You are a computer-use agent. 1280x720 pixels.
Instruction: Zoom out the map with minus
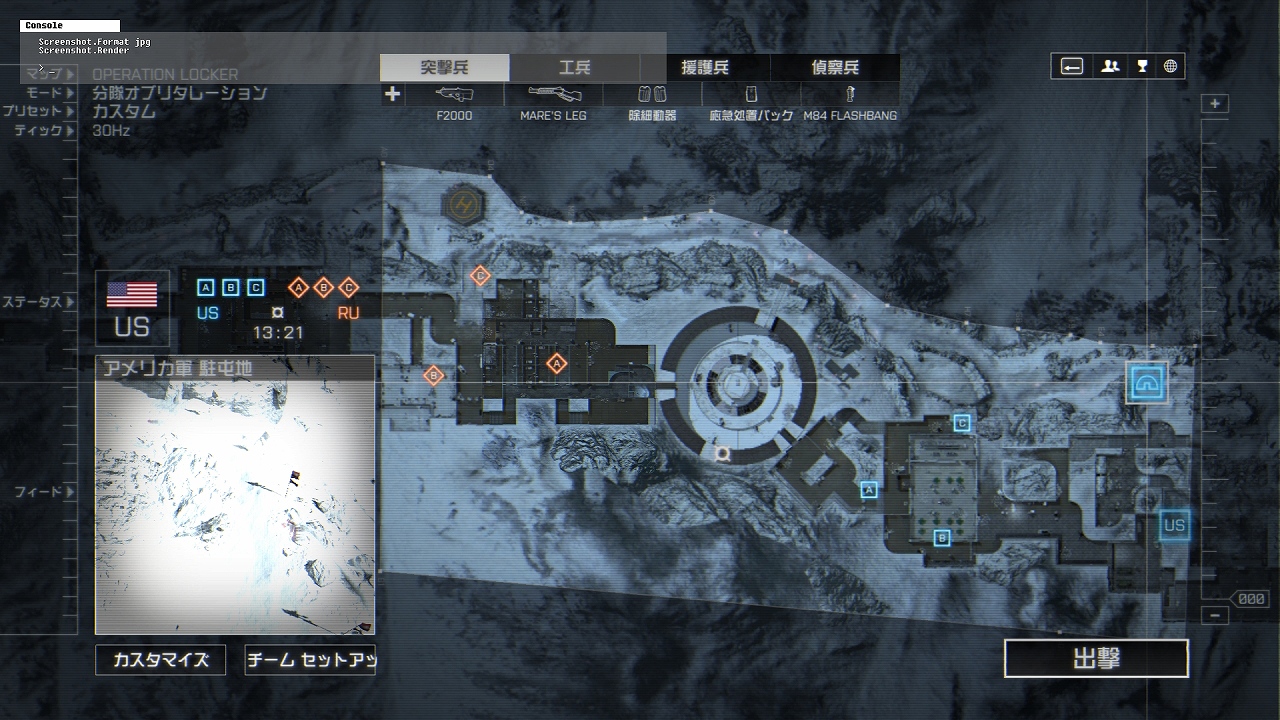1215,616
